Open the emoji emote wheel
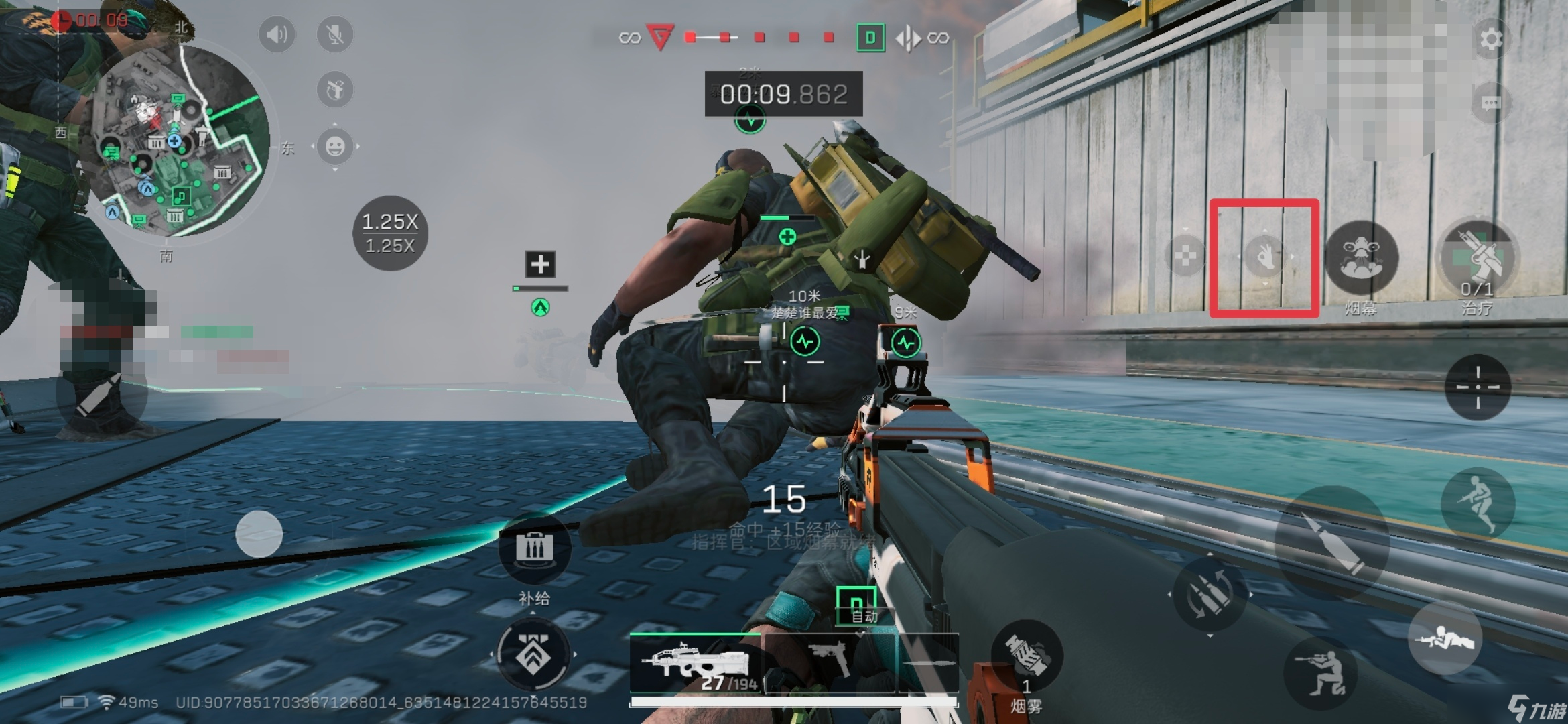 (x=335, y=145)
